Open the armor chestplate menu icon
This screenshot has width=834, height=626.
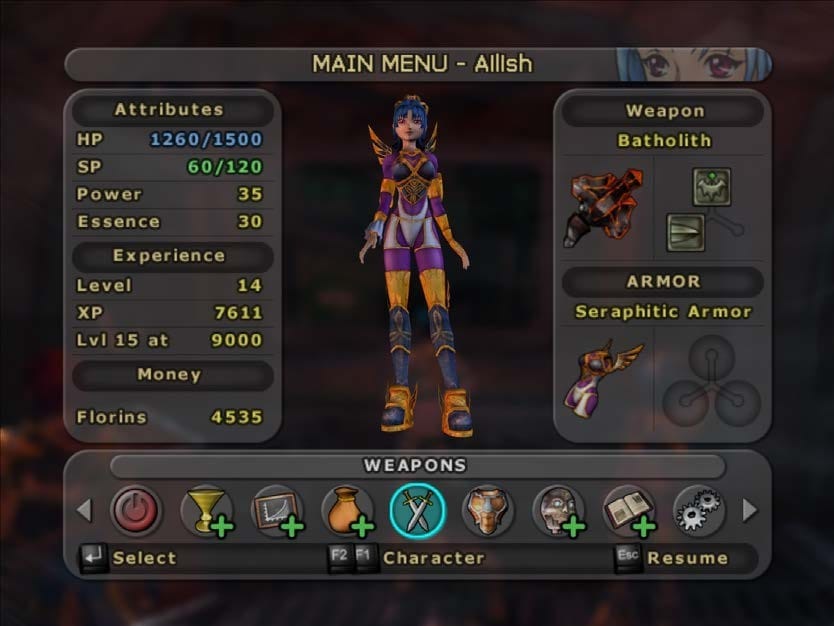(x=487, y=510)
